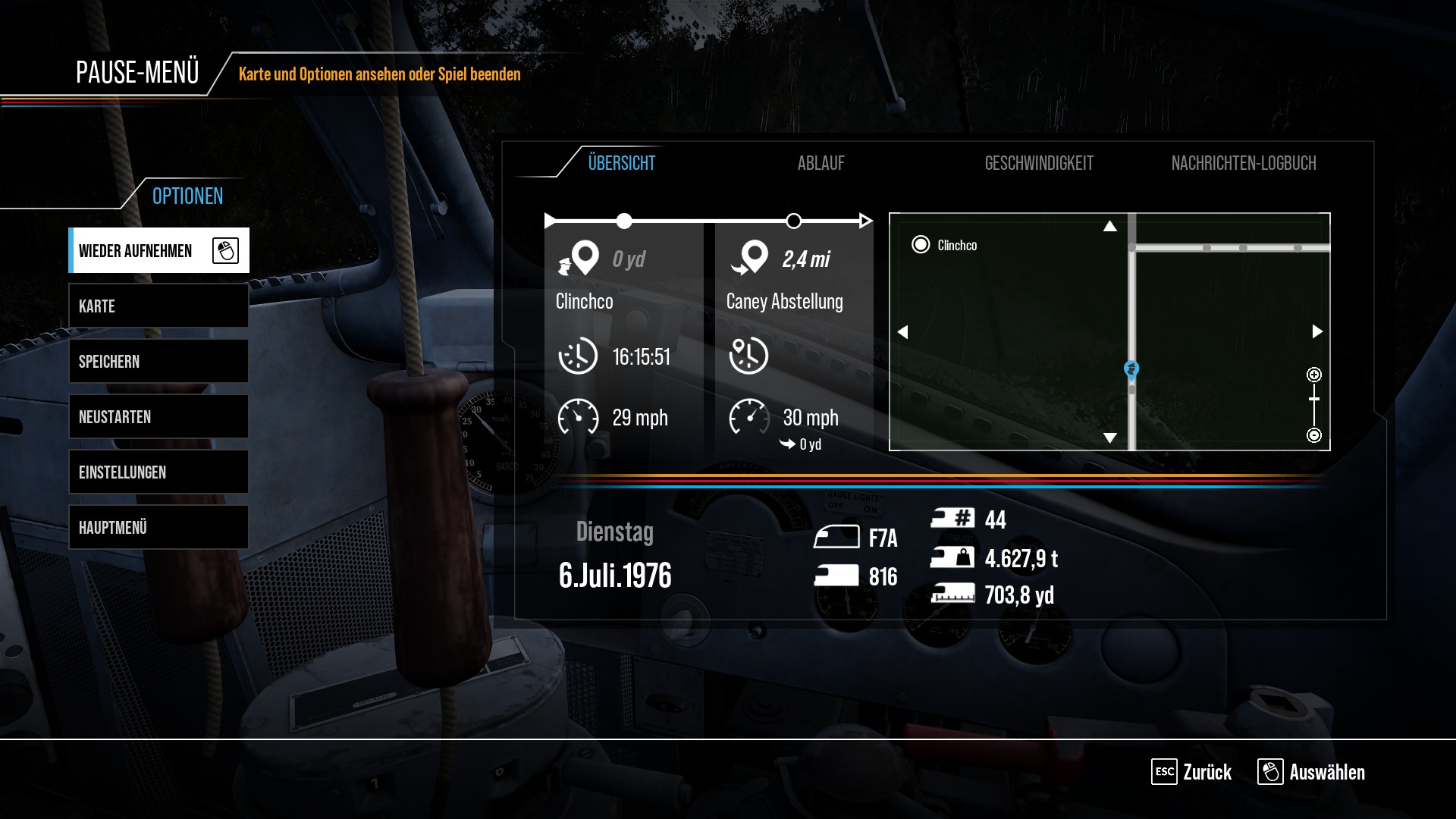The image size is (1456, 819).
Task: Switch to the Übersicht tab
Action: [x=621, y=163]
